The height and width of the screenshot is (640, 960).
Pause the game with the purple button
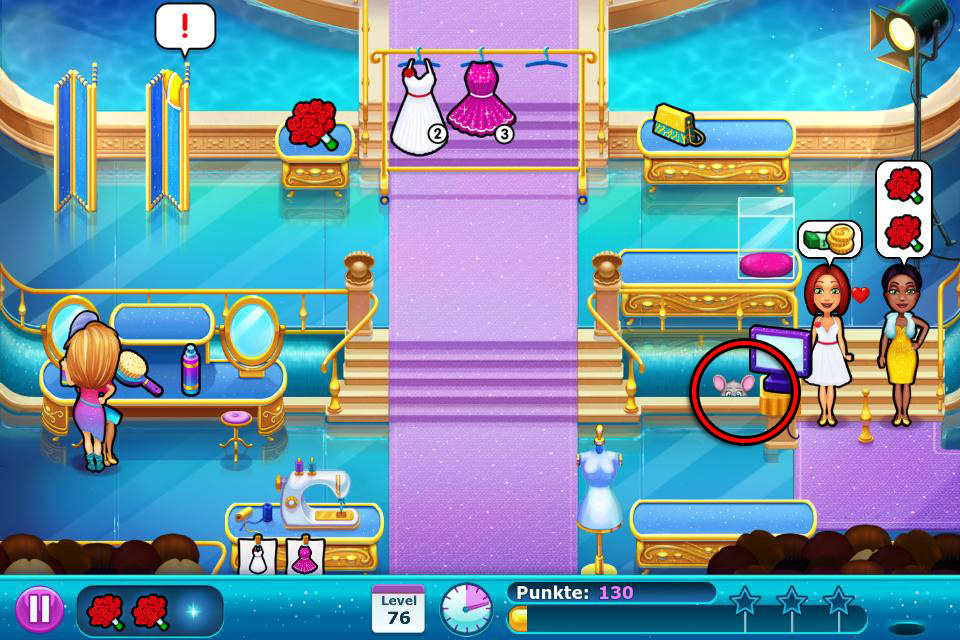(x=39, y=609)
